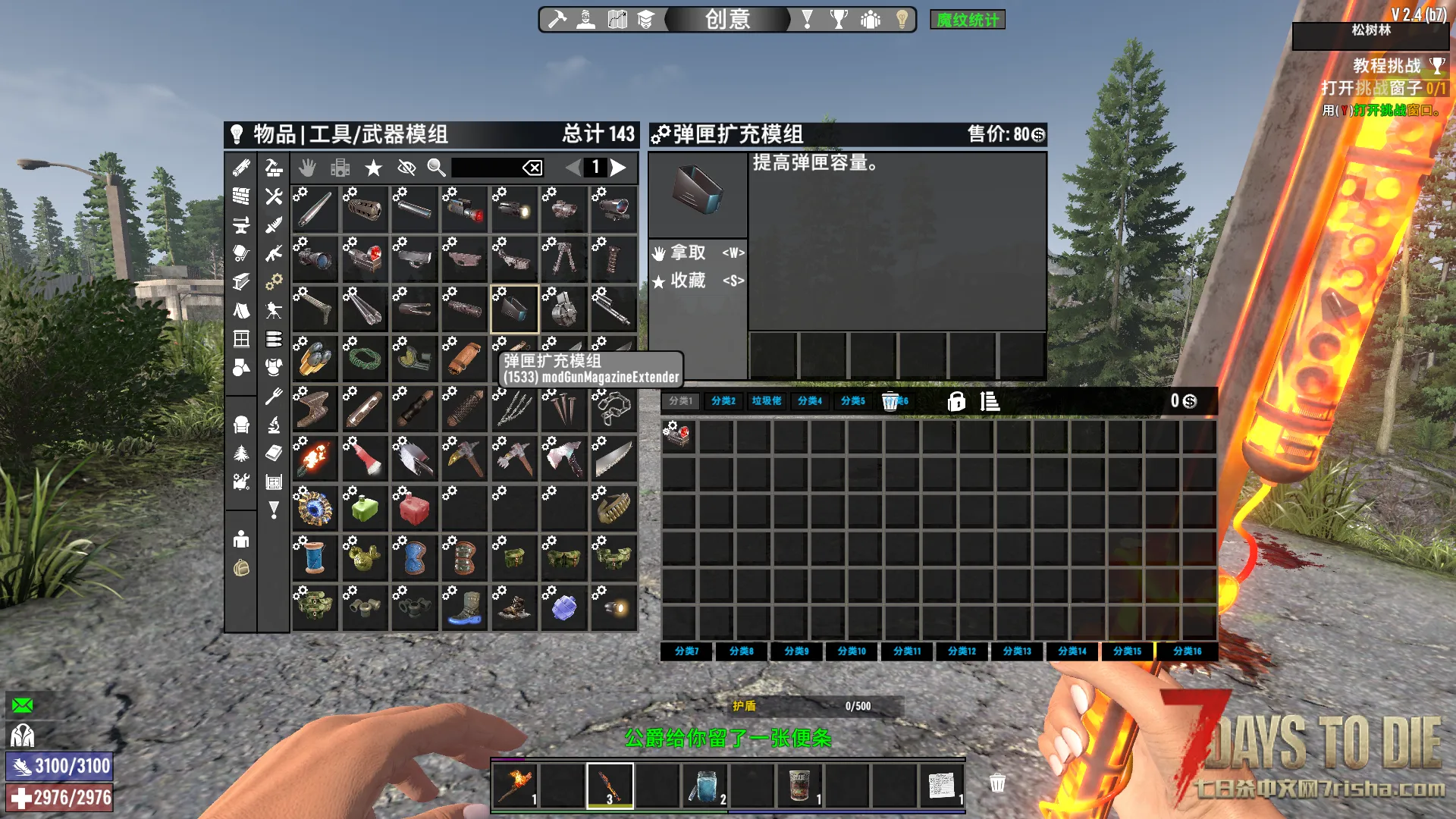
Task: Toggle the backpack lock icon
Action: pos(956,401)
